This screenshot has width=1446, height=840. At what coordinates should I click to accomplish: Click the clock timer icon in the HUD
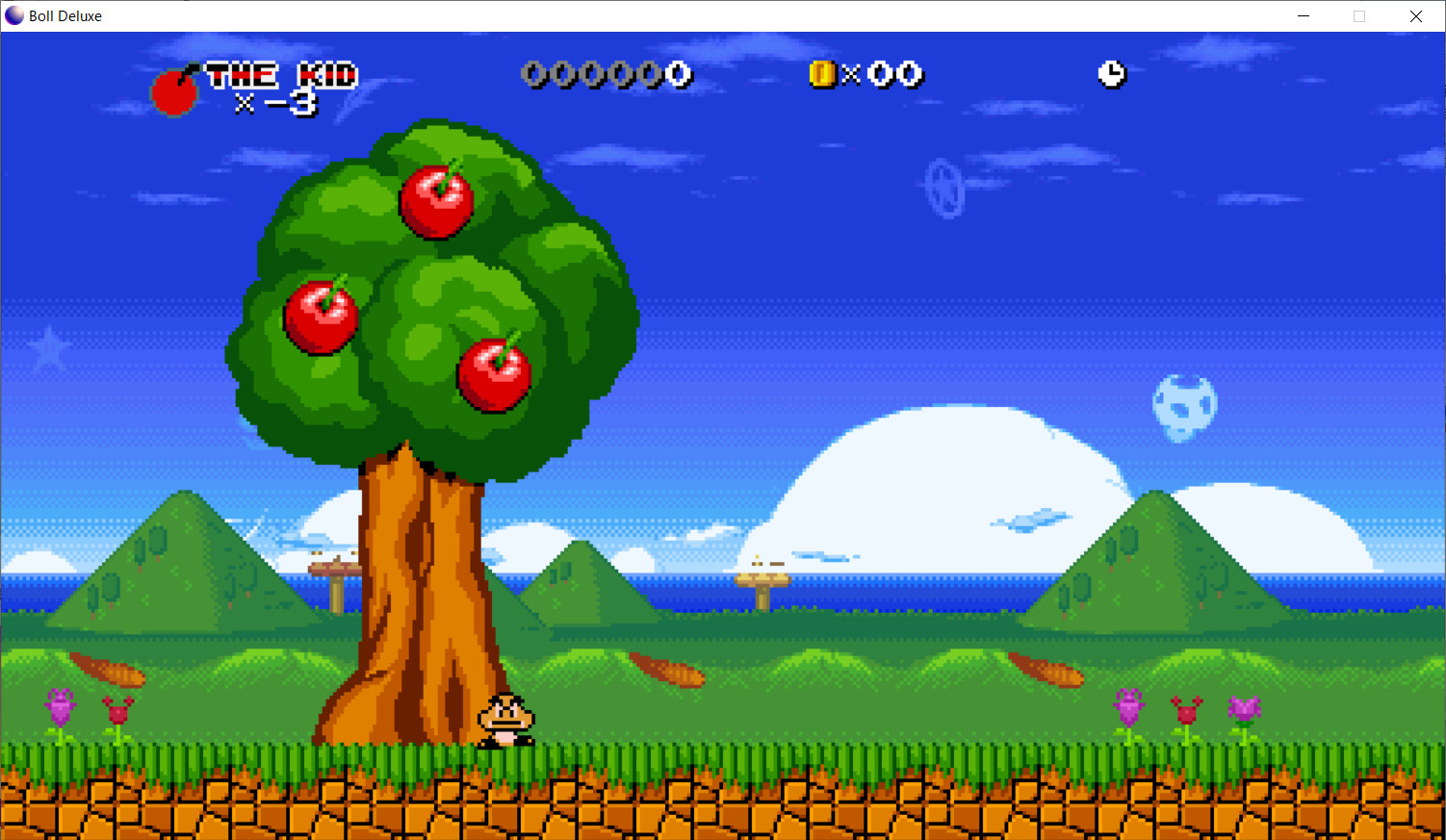[x=1112, y=74]
